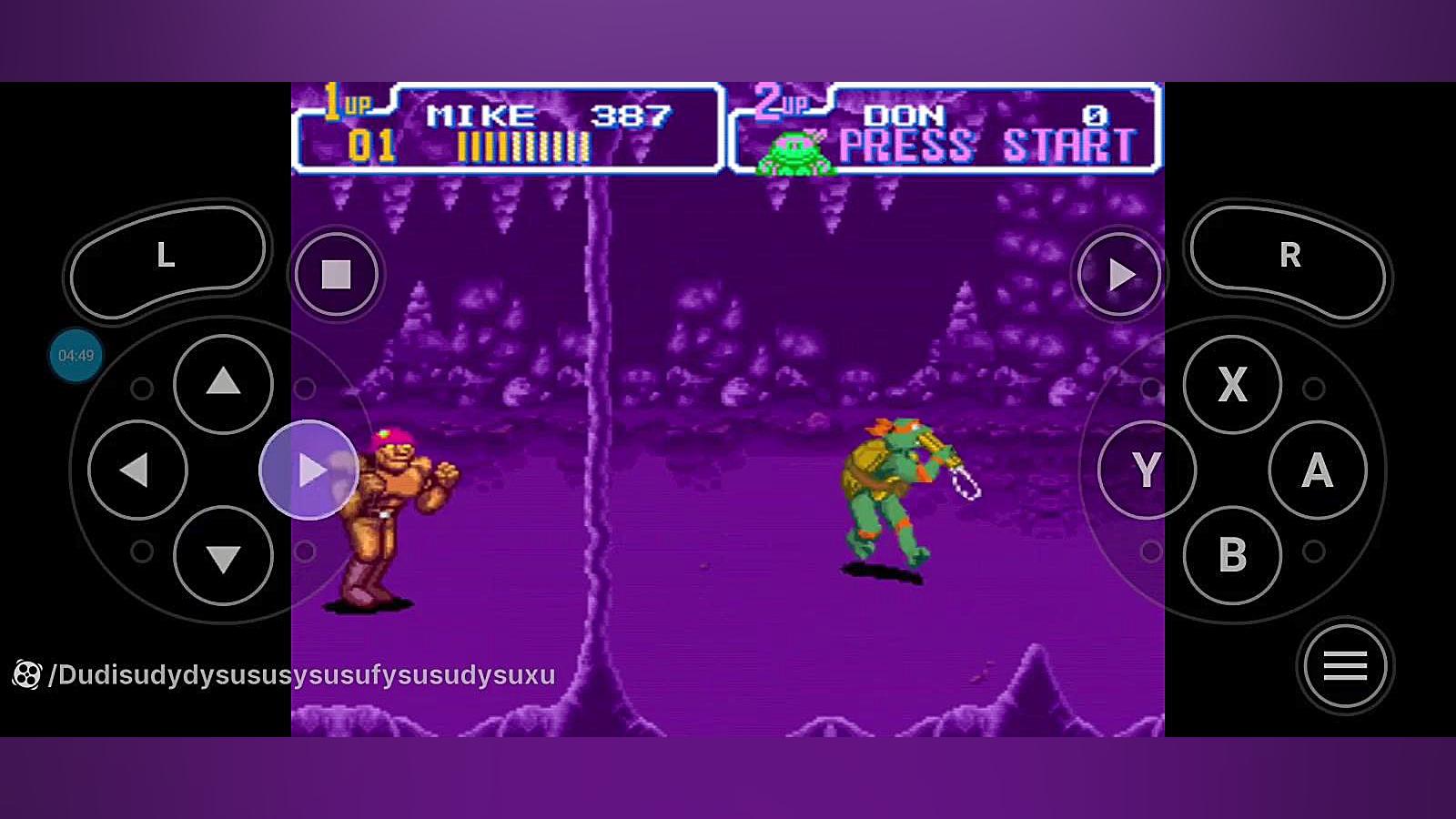This screenshot has height=819, width=1456.
Task: Tap the D-pad right arrow
Action: [309, 470]
